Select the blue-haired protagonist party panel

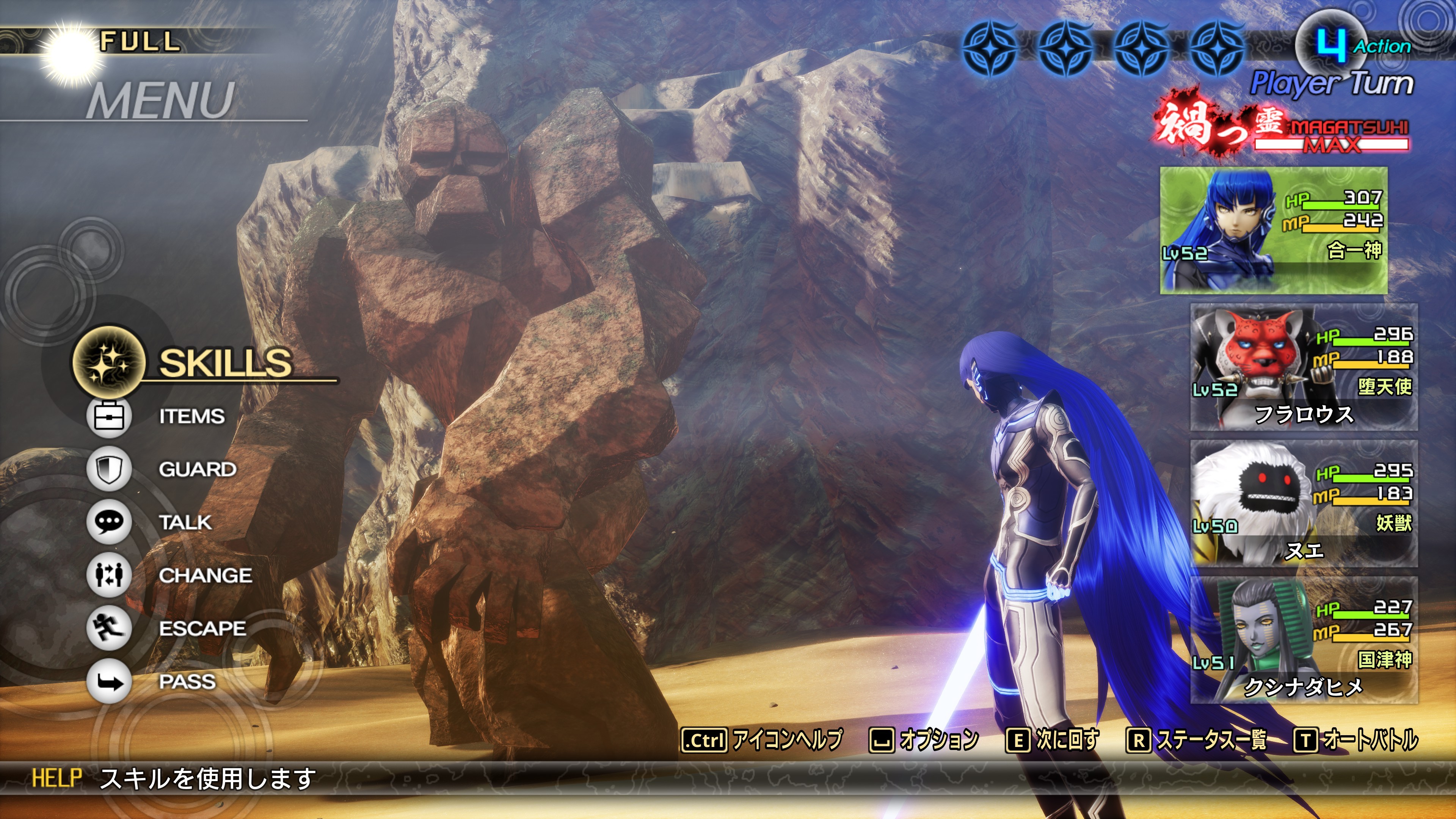tap(1273, 230)
